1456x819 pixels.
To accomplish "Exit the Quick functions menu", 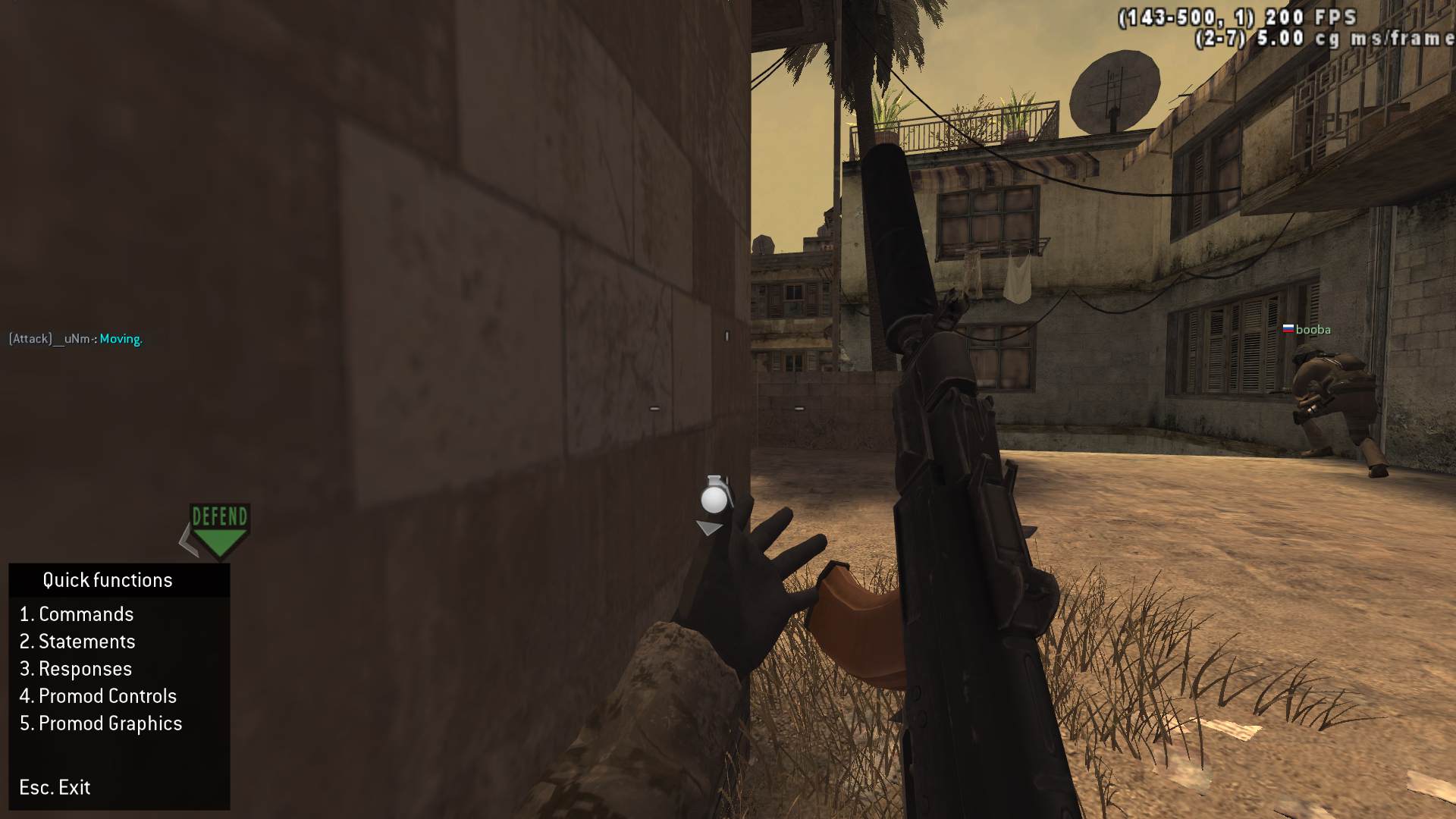I will 55,787.
